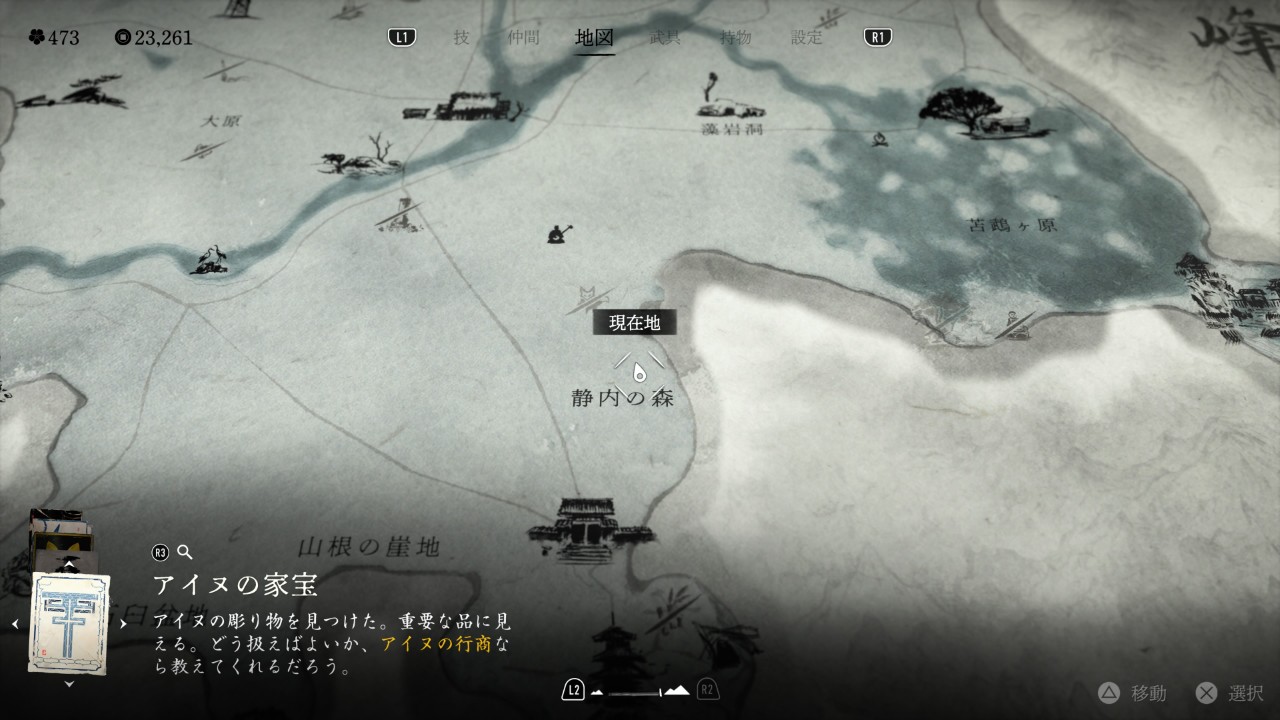Go to the 設定 settings tab
The height and width of the screenshot is (720, 1280).
(x=807, y=38)
